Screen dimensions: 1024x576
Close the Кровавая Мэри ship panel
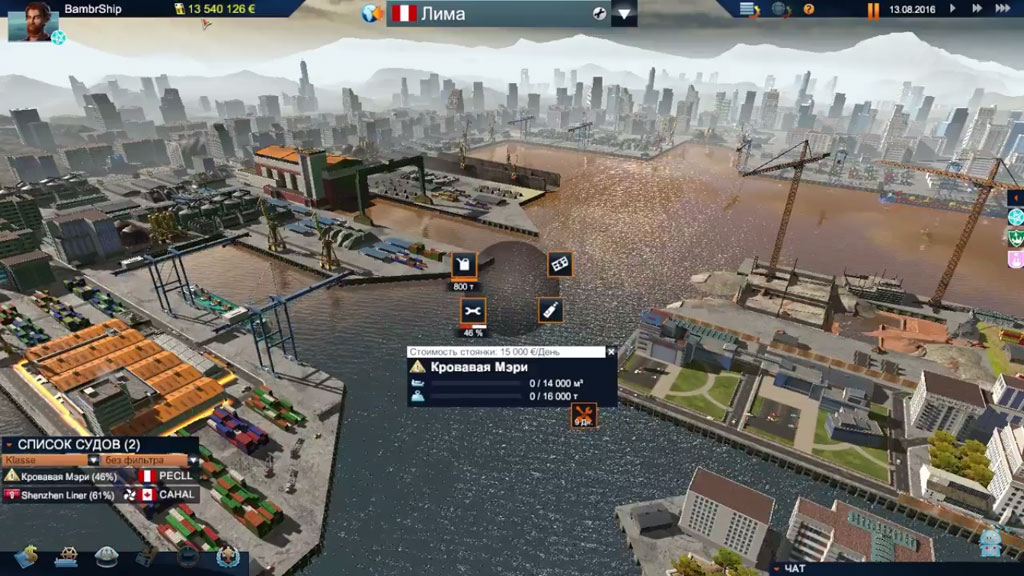coord(612,352)
